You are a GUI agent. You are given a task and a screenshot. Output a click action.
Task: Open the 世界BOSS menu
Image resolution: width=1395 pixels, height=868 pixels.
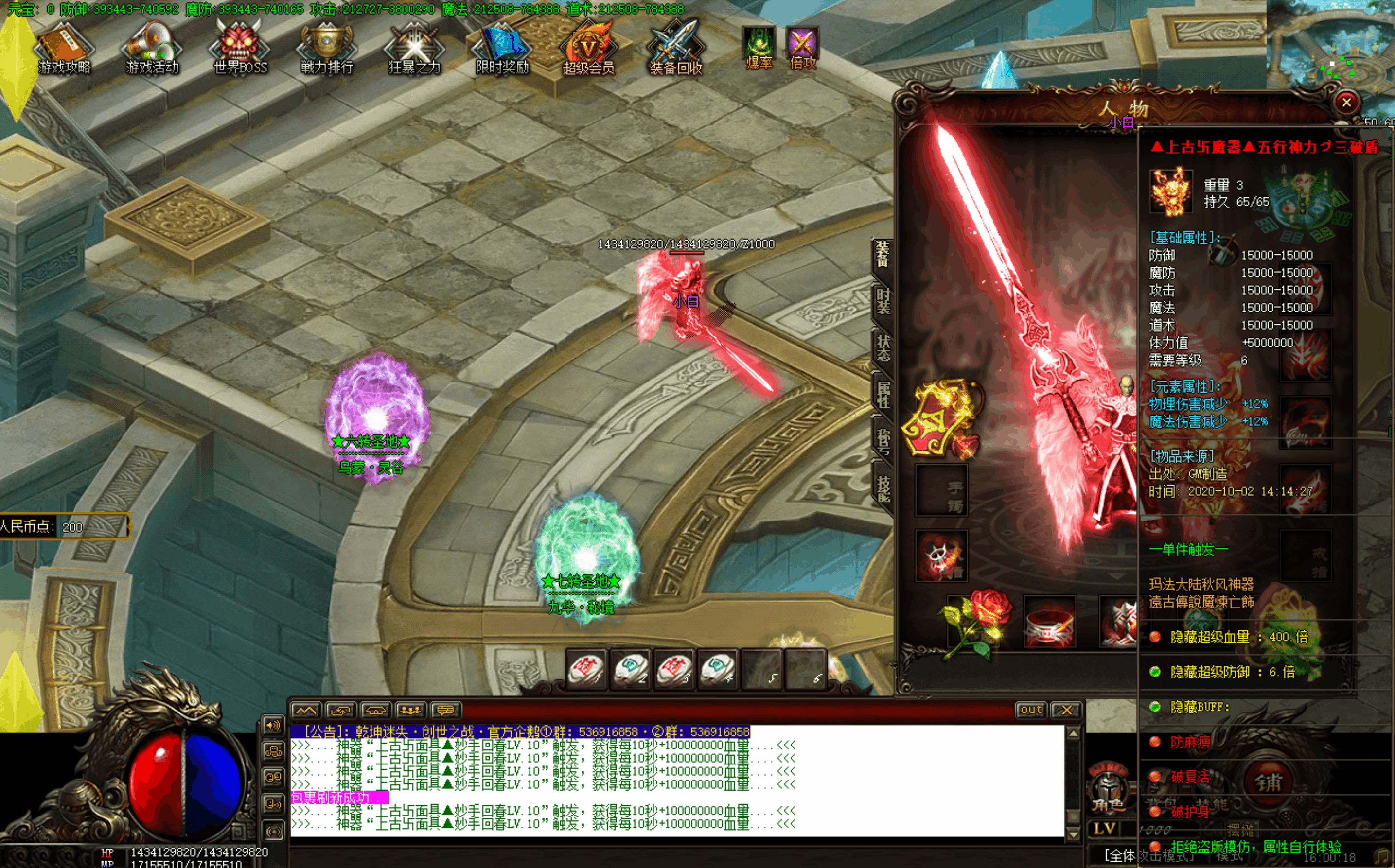(240, 48)
